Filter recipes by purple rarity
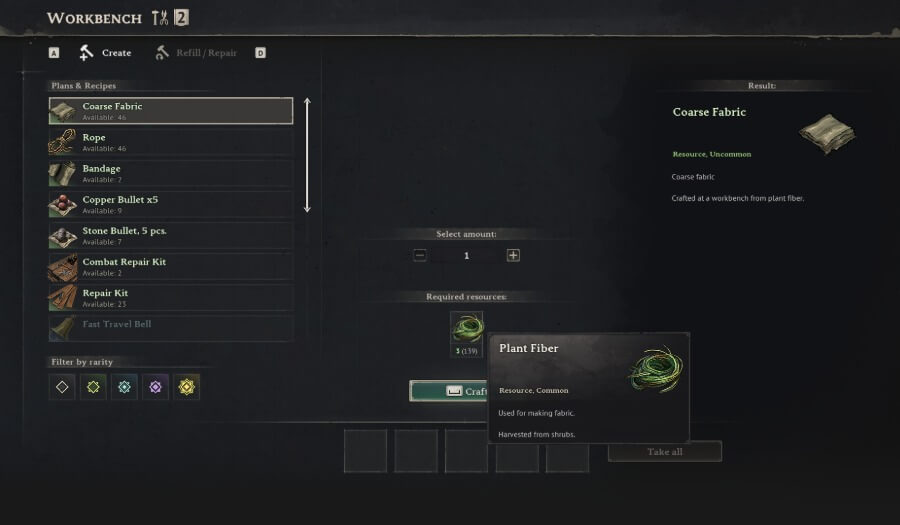 (155, 387)
